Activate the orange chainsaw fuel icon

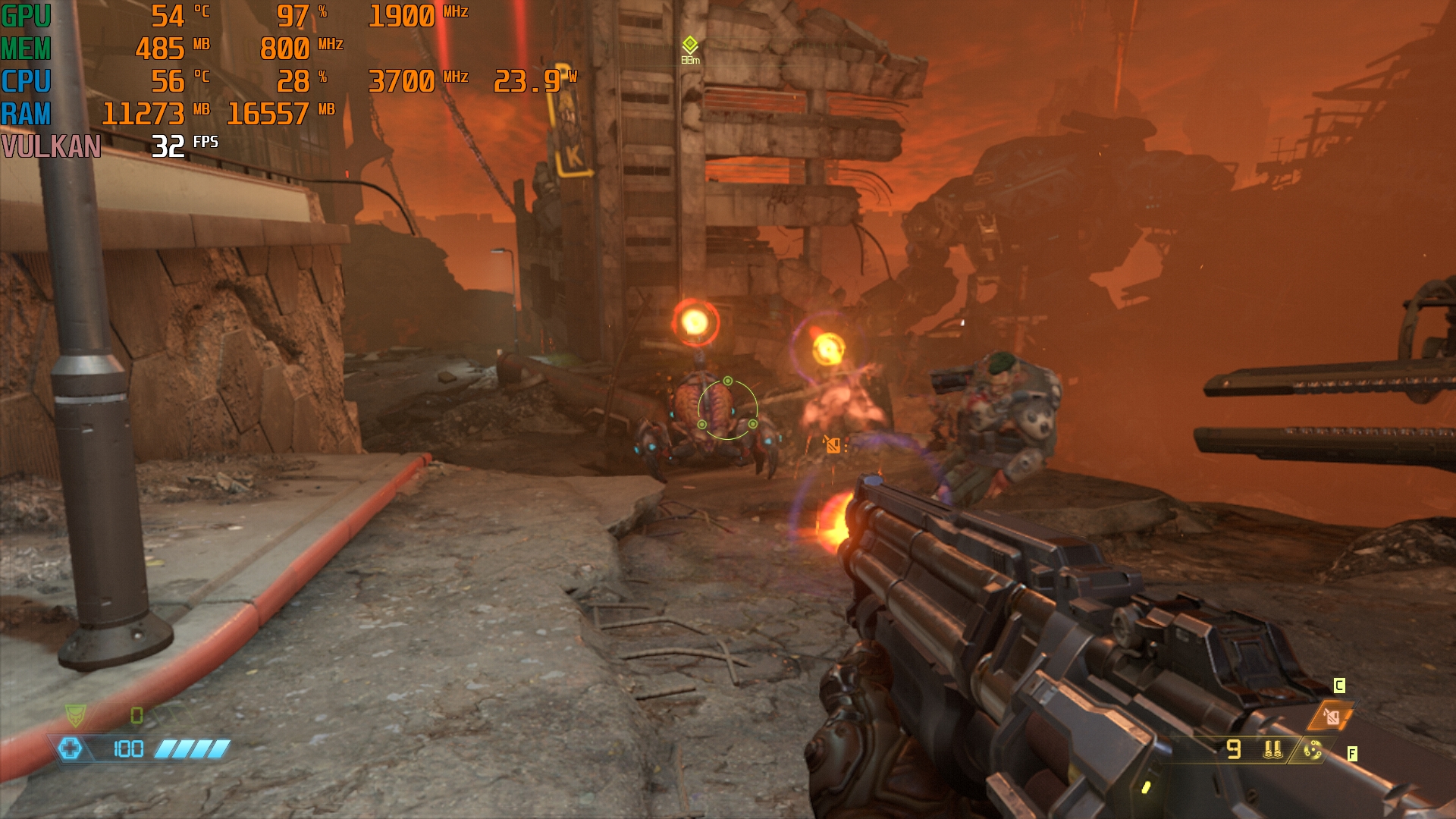[x=1331, y=717]
